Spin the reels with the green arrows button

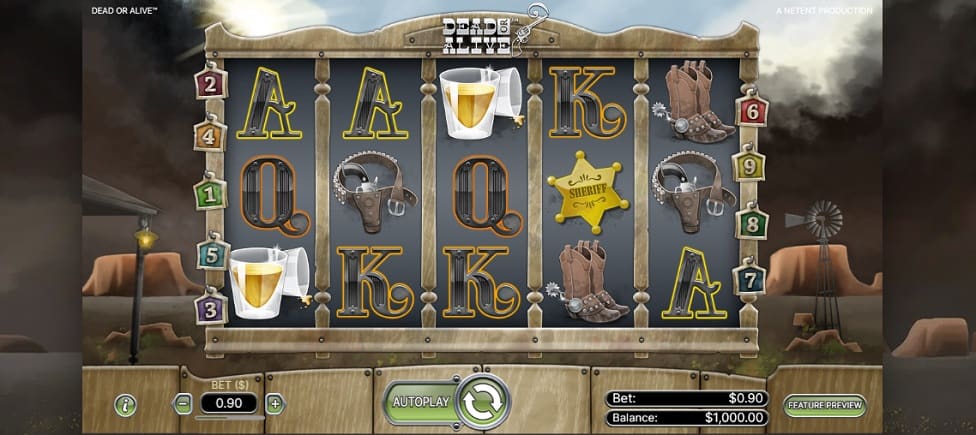point(484,402)
